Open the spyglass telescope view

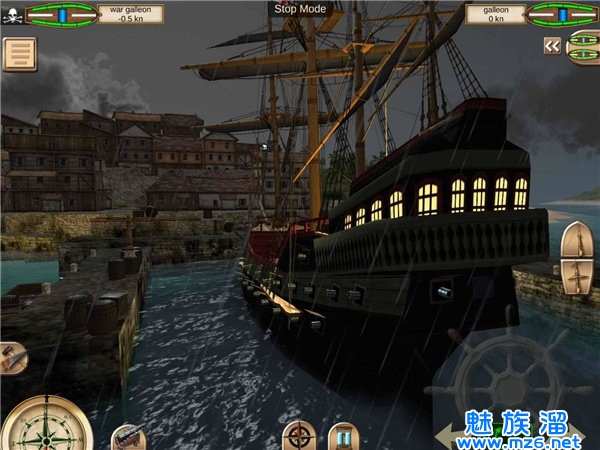(12, 357)
